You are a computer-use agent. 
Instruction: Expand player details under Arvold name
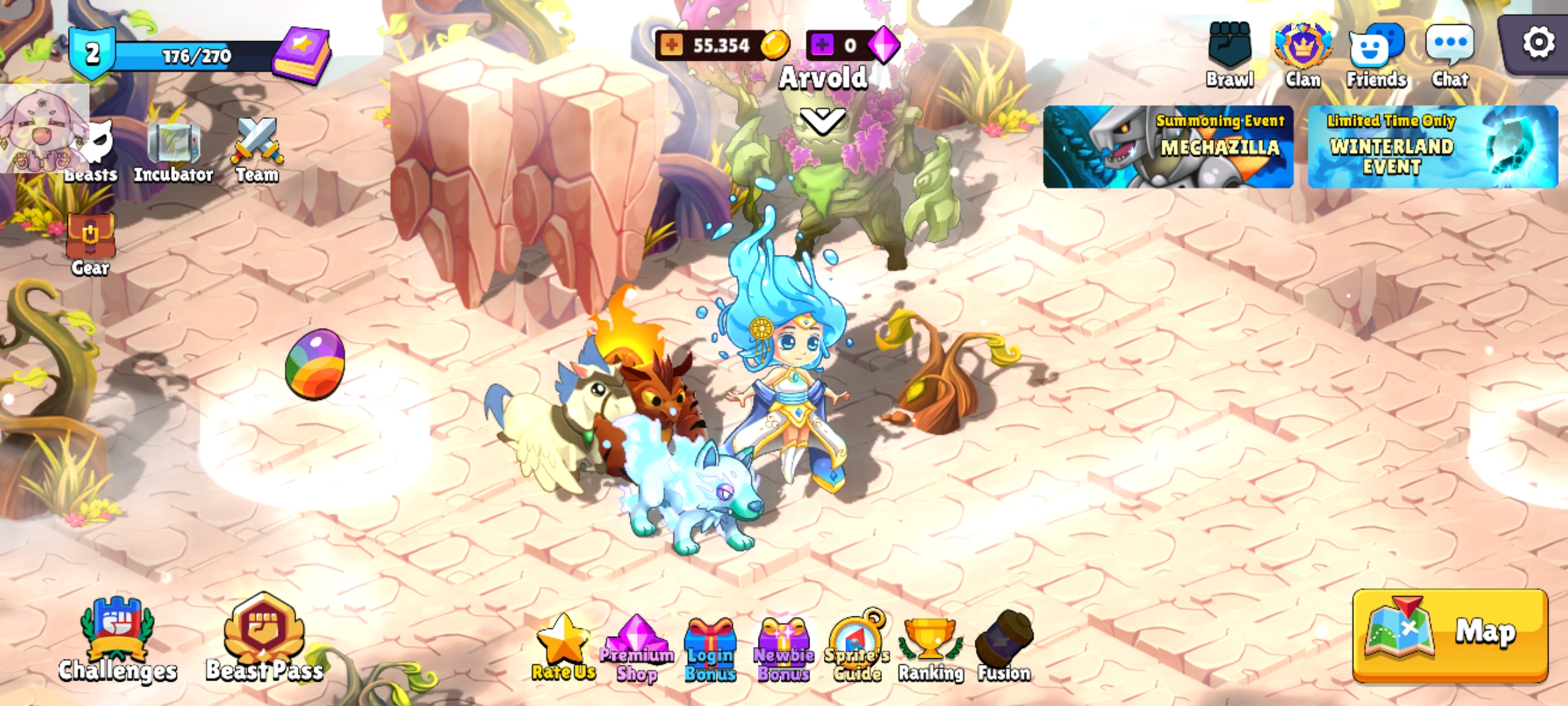point(821,120)
